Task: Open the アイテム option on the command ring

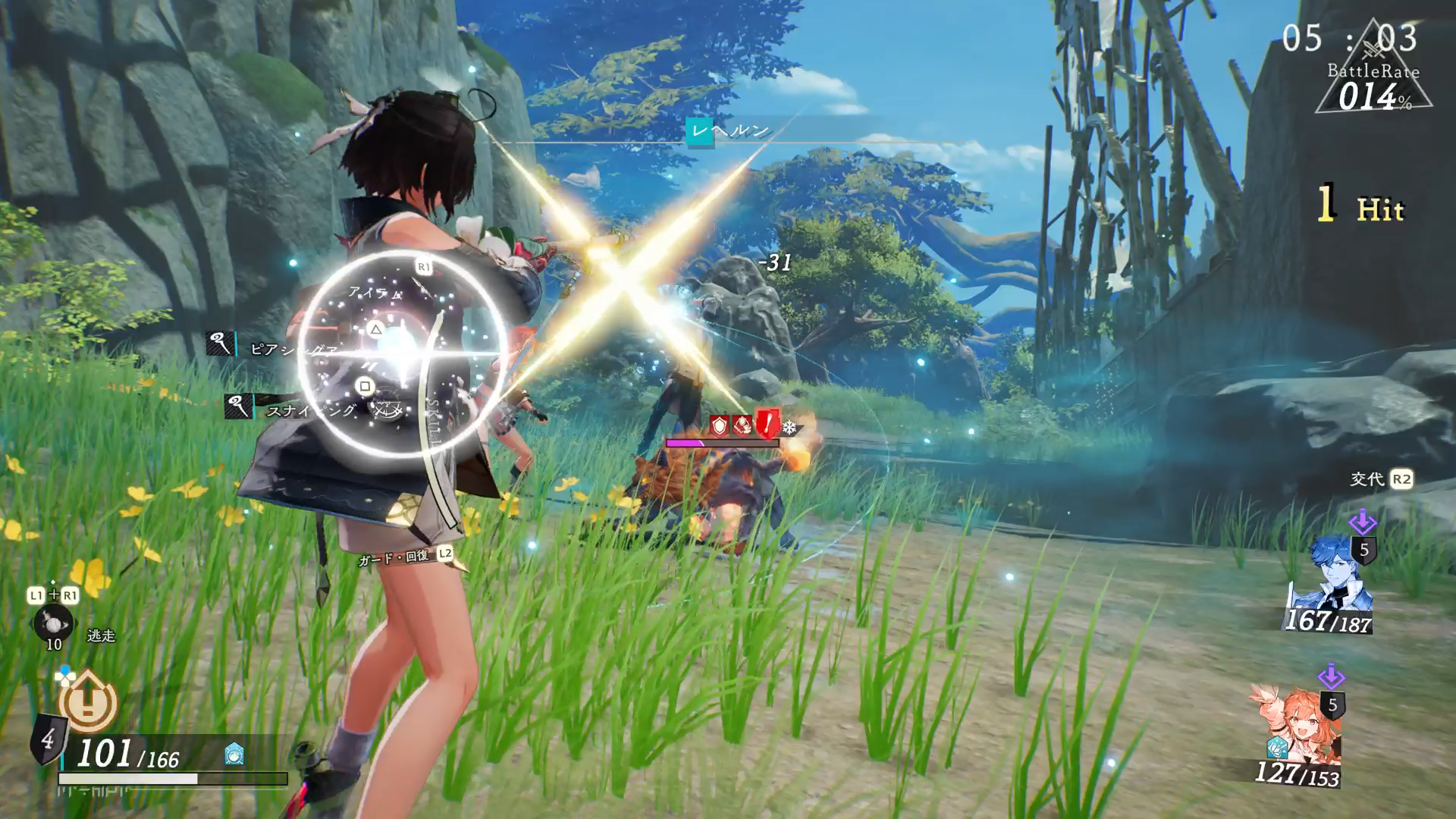Action: (375, 292)
